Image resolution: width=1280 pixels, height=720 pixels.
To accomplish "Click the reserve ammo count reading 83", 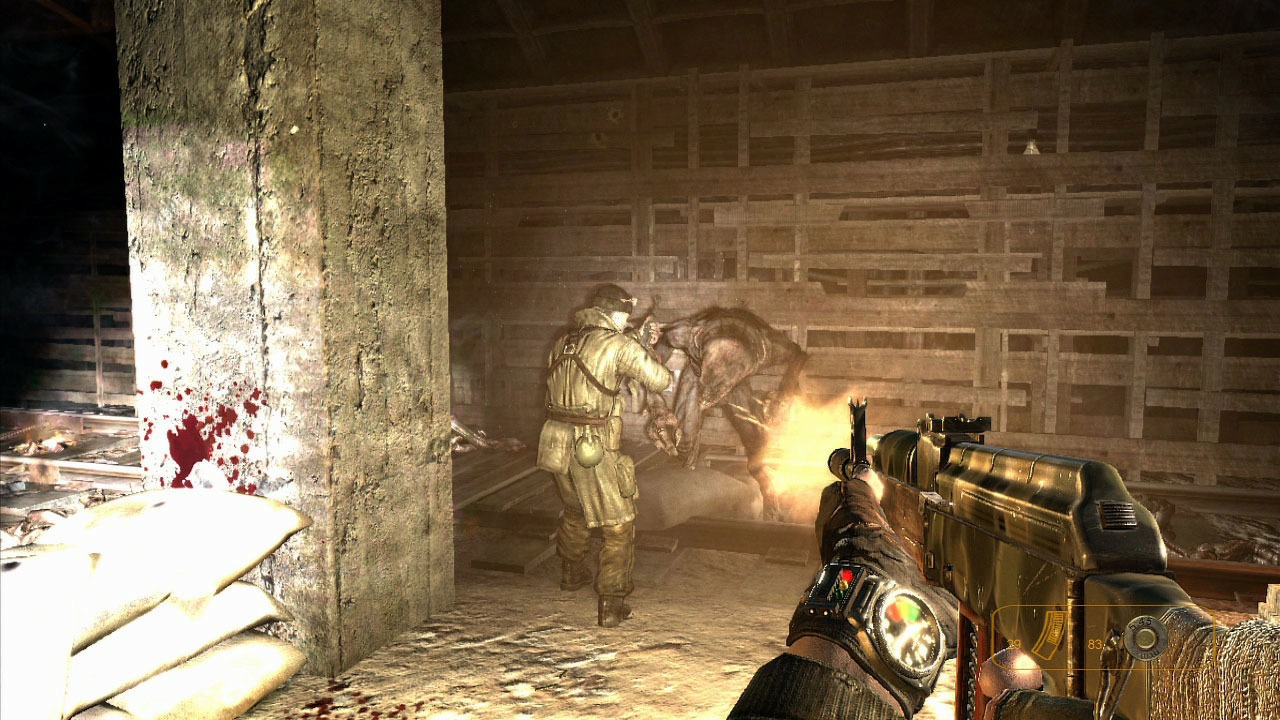I will click(1094, 644).
